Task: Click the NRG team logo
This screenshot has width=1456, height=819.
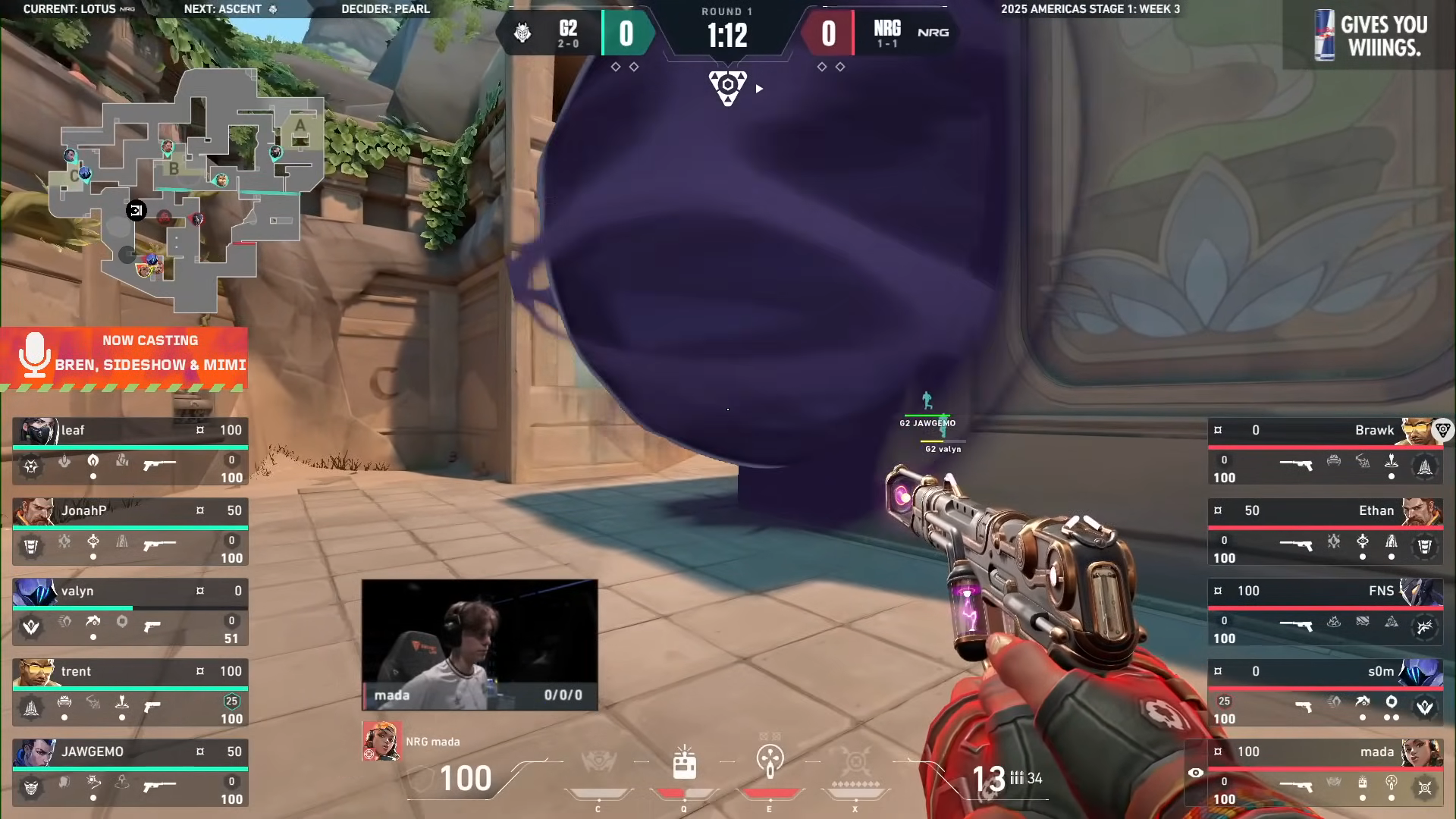Action: (933, 33)
